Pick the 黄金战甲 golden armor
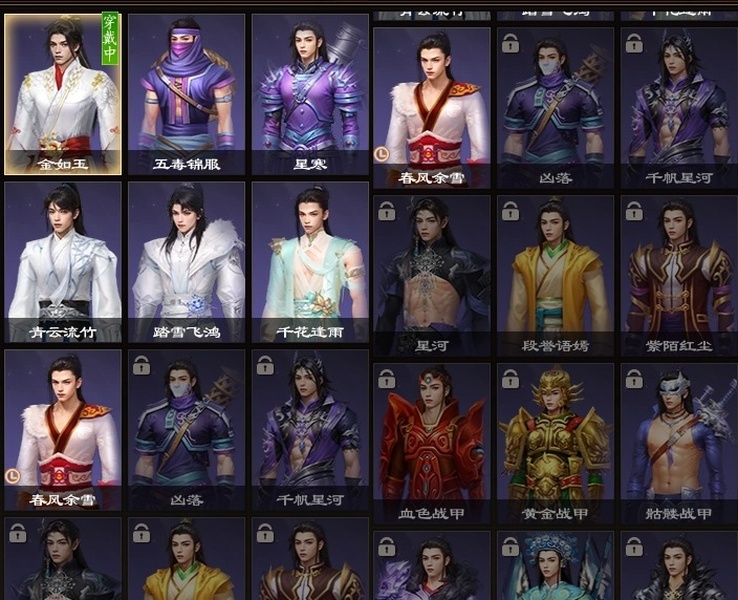The height and width of the screenshot is (600, 738). tap(555, 443)
